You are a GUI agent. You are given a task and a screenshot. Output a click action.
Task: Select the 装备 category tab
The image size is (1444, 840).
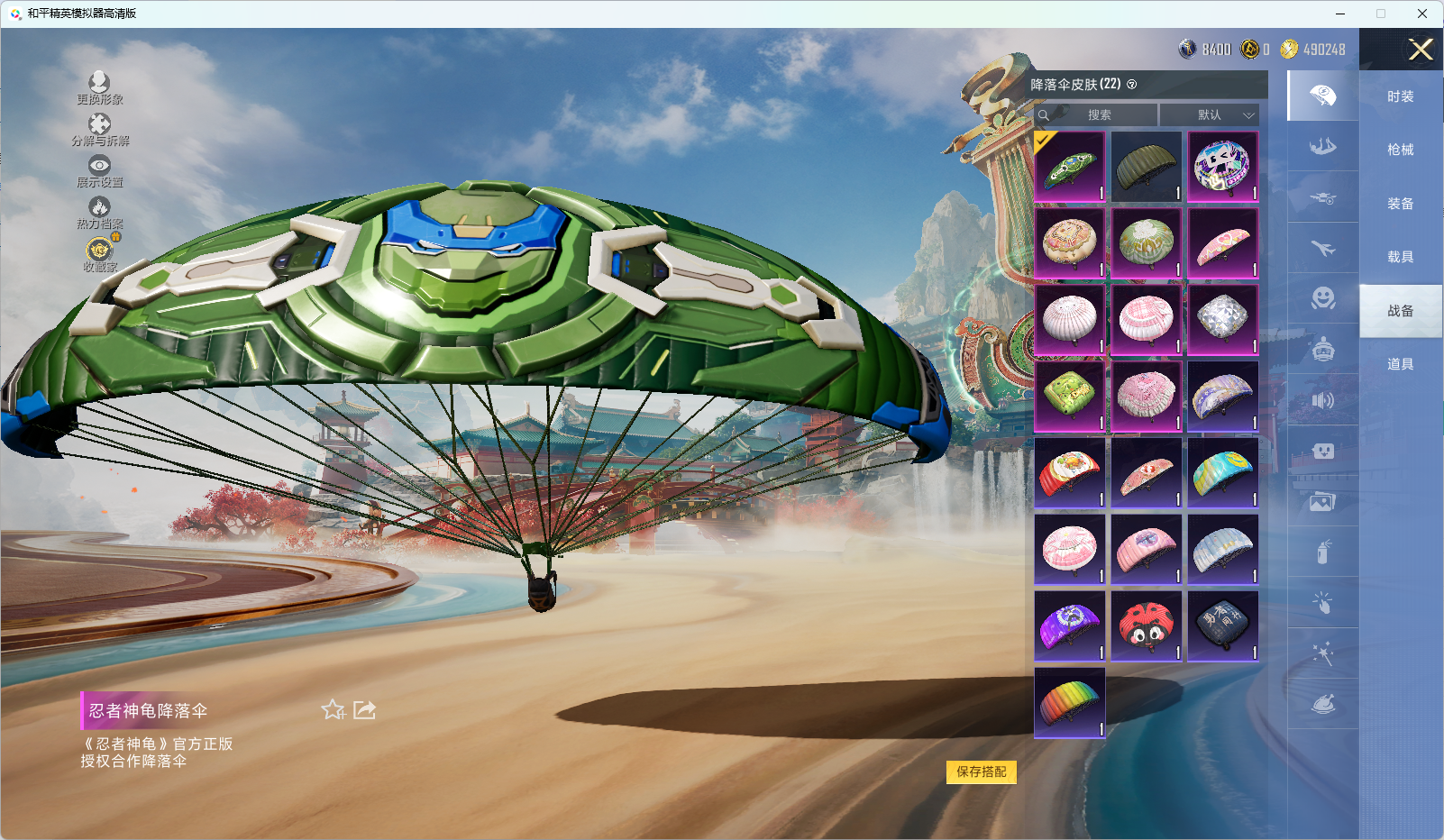point(1400,204)
